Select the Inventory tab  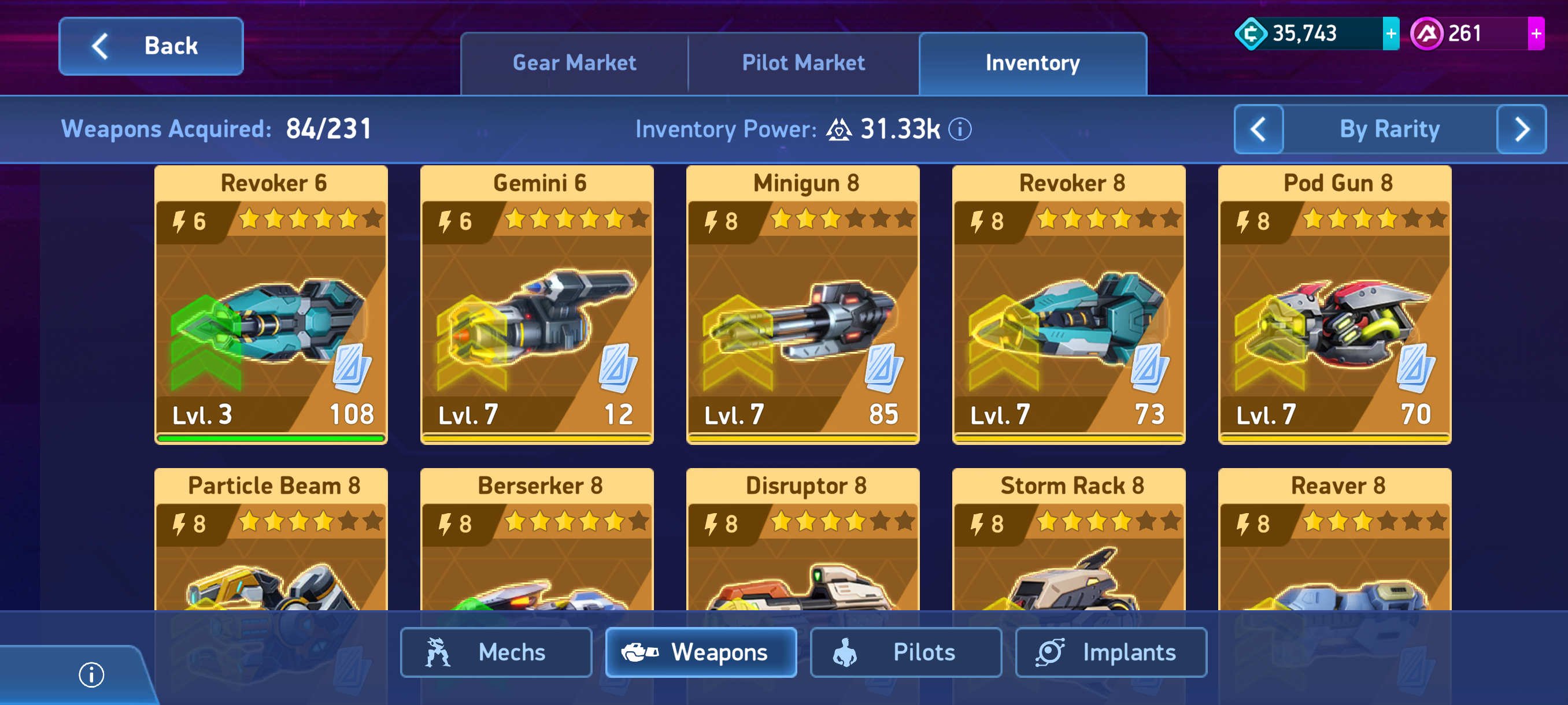coord(1033,63)
